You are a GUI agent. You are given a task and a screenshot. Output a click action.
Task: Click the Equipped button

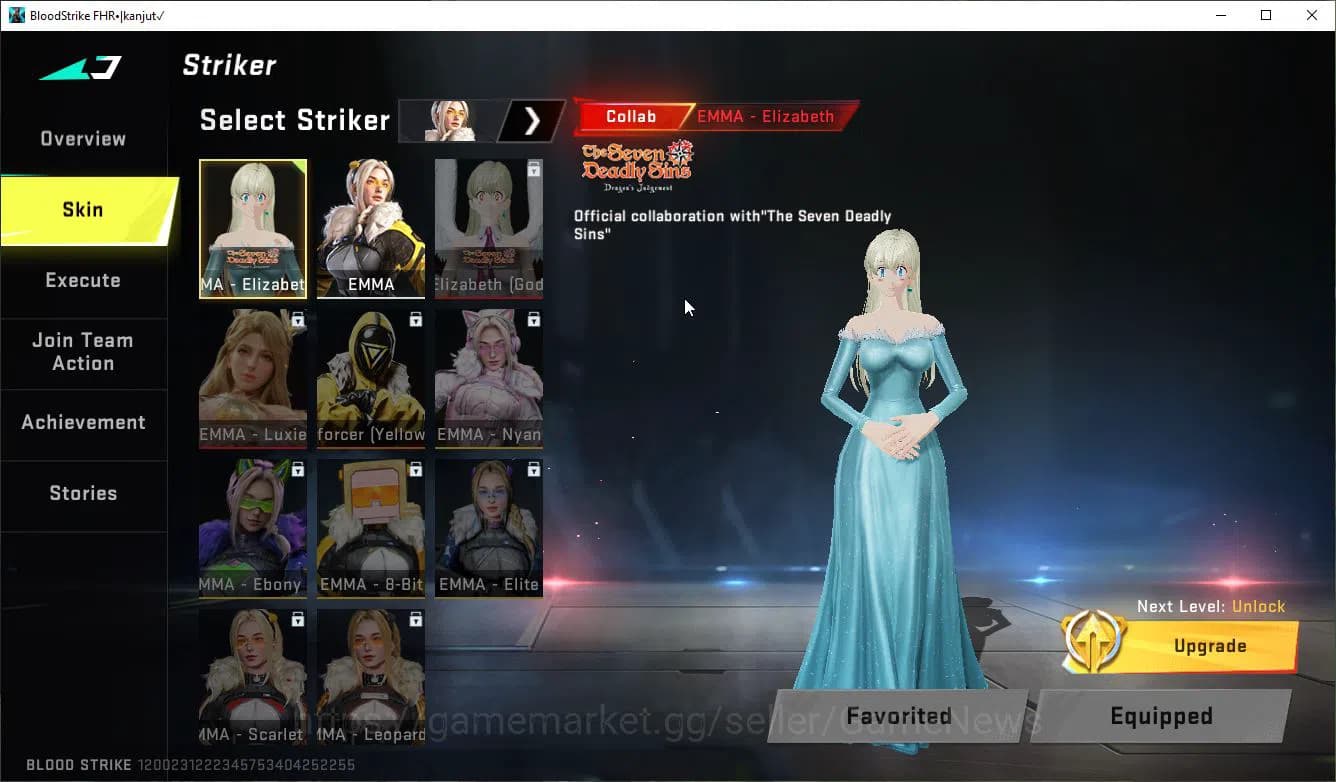coord(1161,716)
